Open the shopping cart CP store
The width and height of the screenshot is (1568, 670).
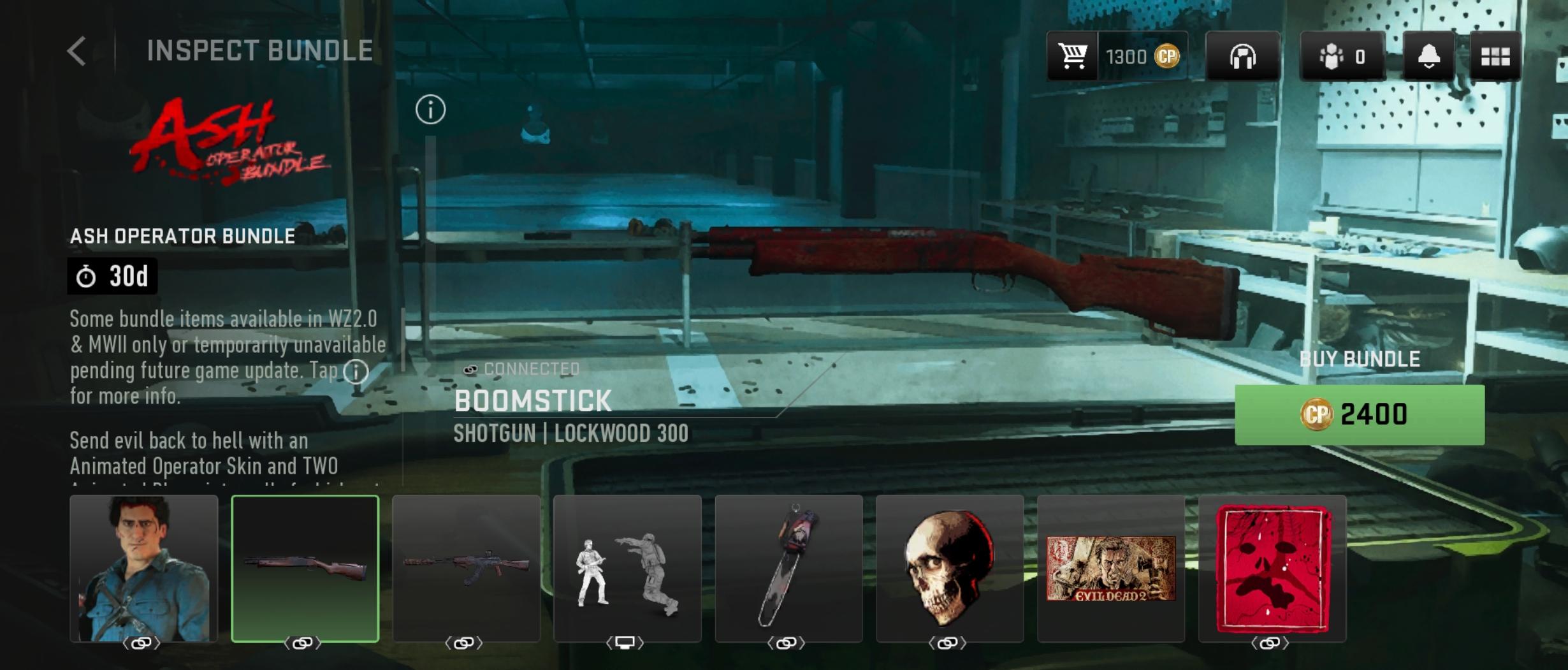[x=1073, y=57]
